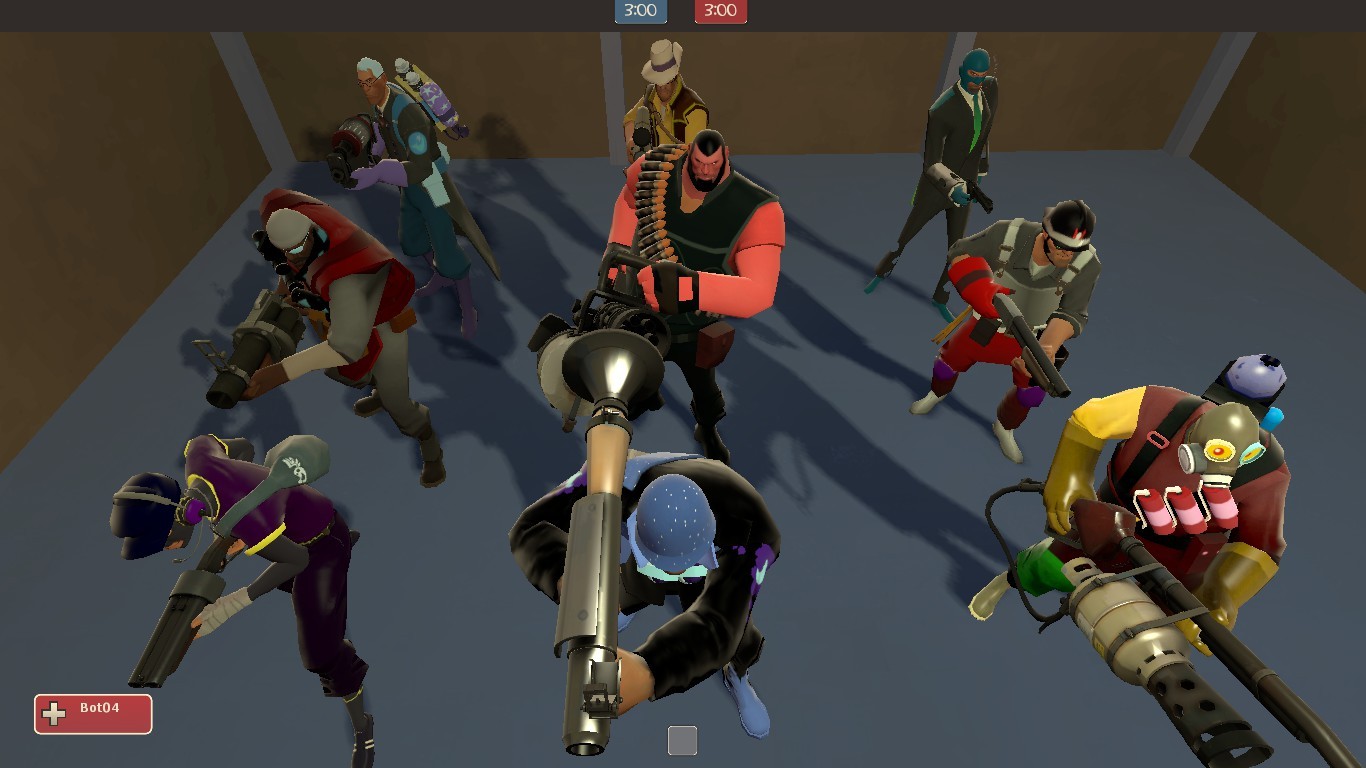This screenshot has height=768, width=1366.
Task: Click the Bot04 red health panel
Action: point(93,713)
